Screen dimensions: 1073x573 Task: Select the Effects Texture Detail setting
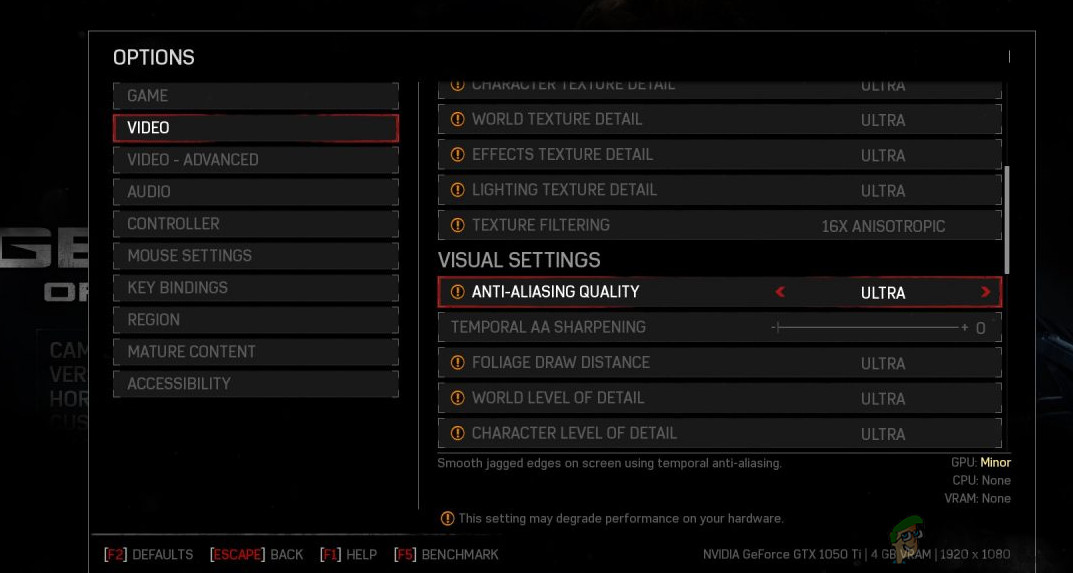[719, 155]
